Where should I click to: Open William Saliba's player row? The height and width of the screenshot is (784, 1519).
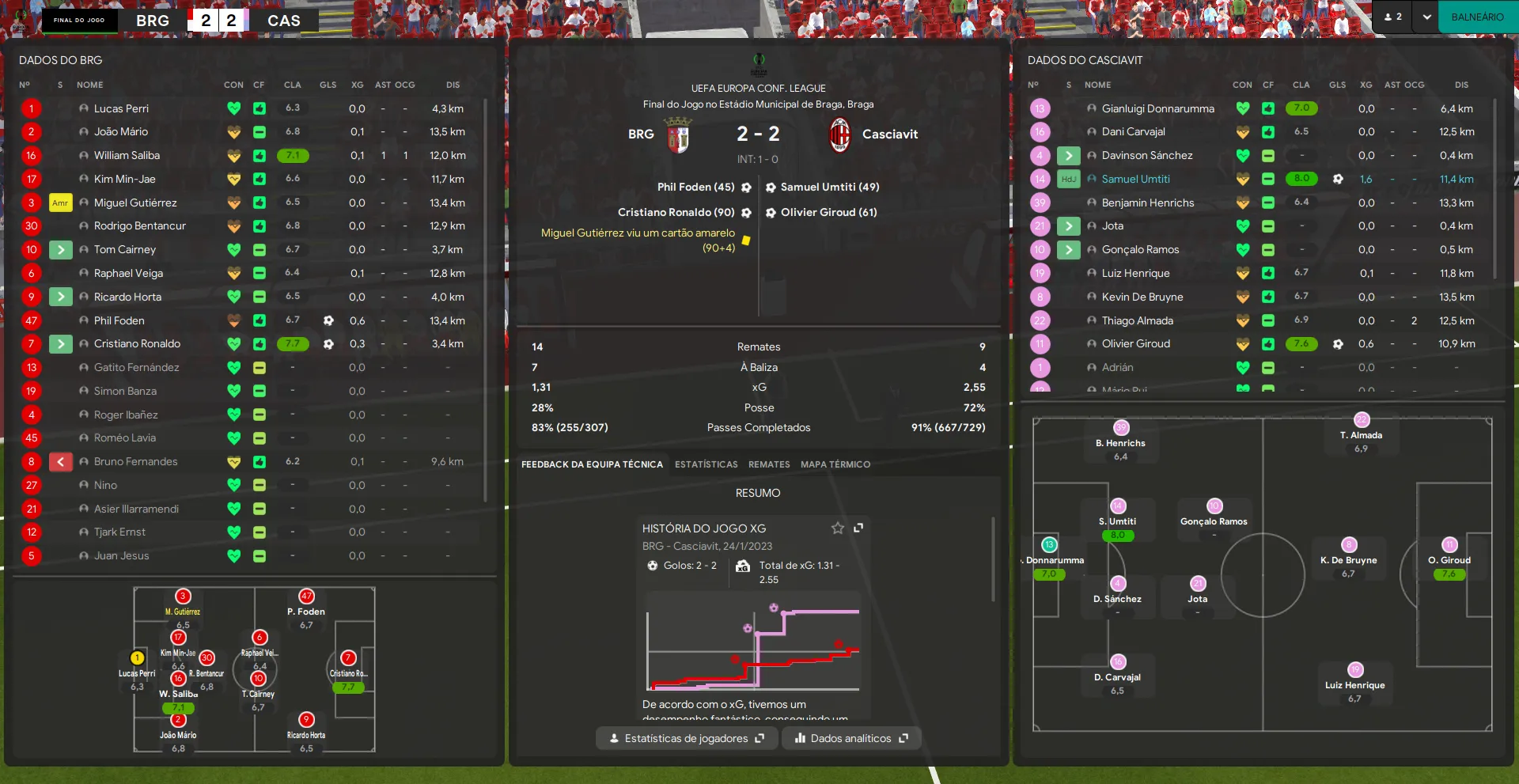pyautogui.click(x=127, y=155)
